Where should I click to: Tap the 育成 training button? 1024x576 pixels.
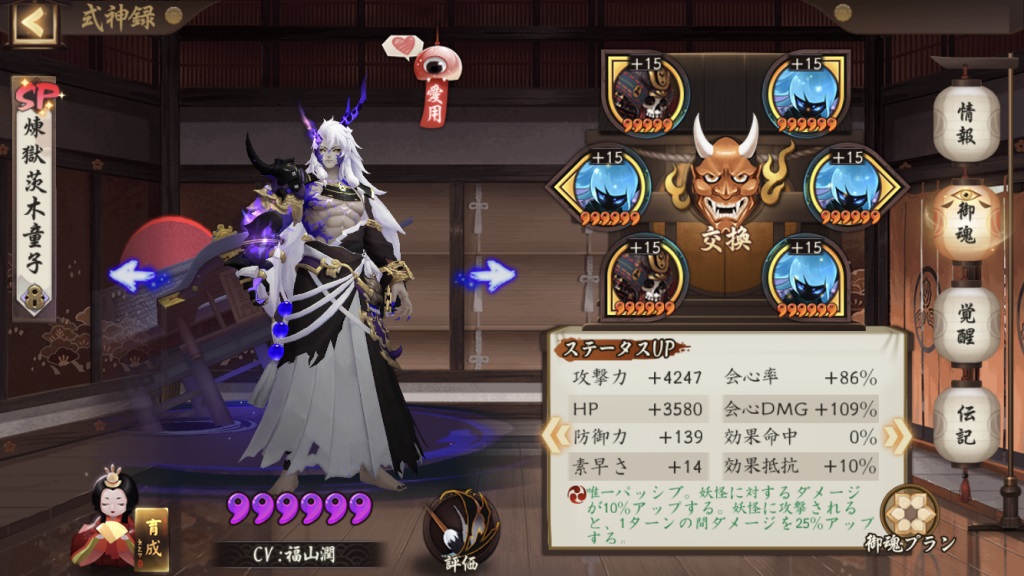152,534
